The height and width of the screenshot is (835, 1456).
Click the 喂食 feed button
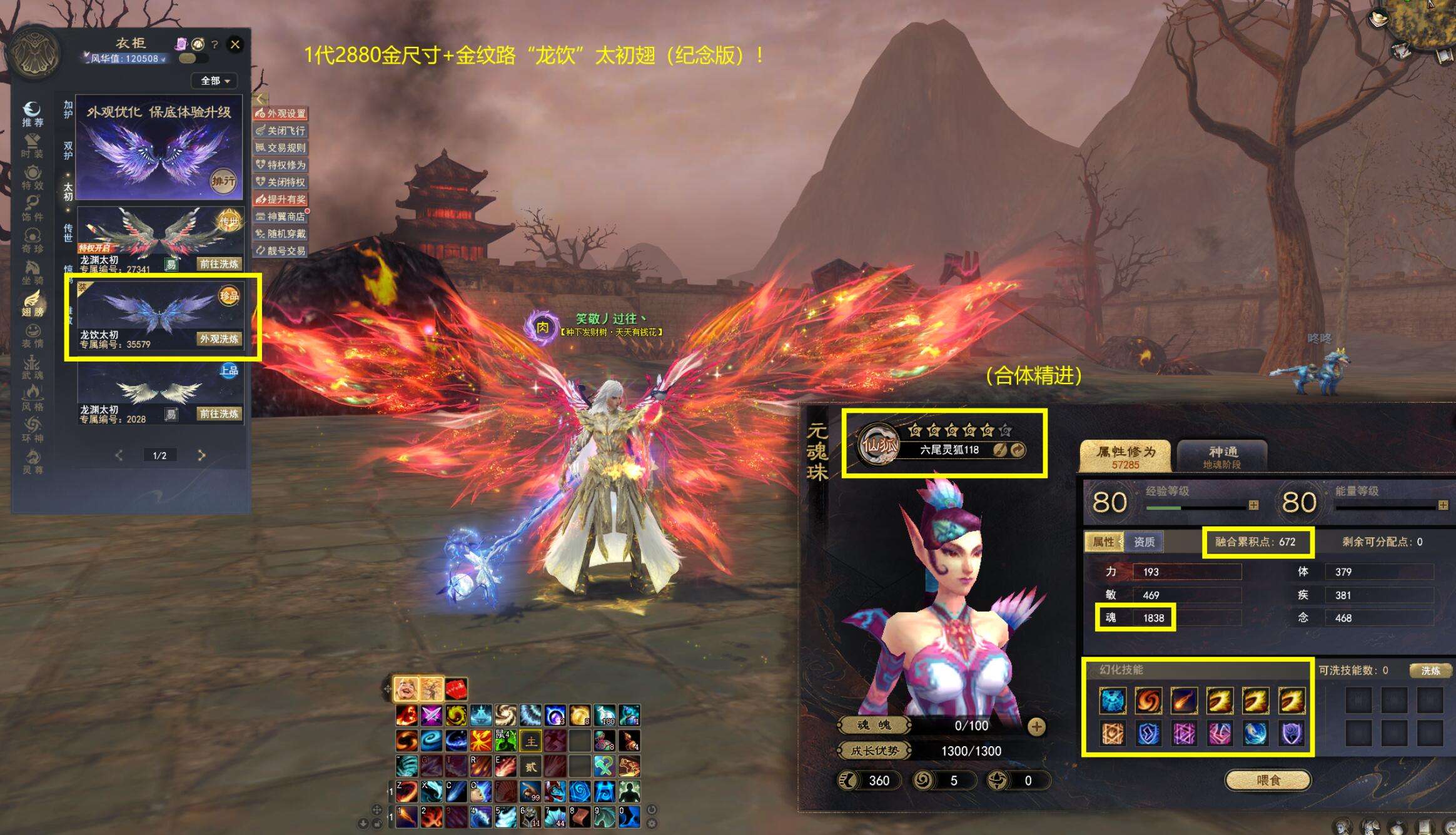(1268, 781)
